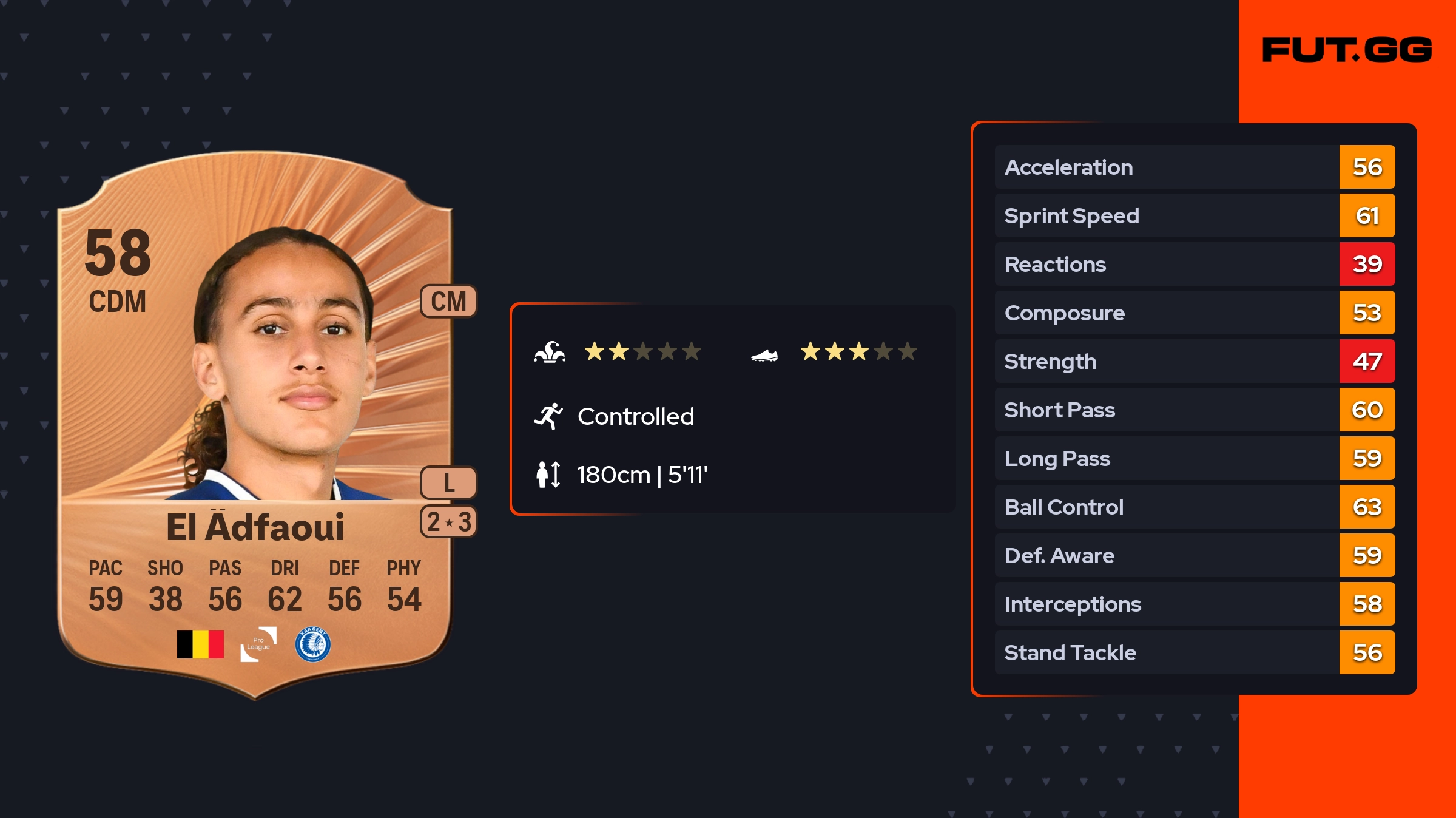Select the Pro League badge

coord(258,644)
